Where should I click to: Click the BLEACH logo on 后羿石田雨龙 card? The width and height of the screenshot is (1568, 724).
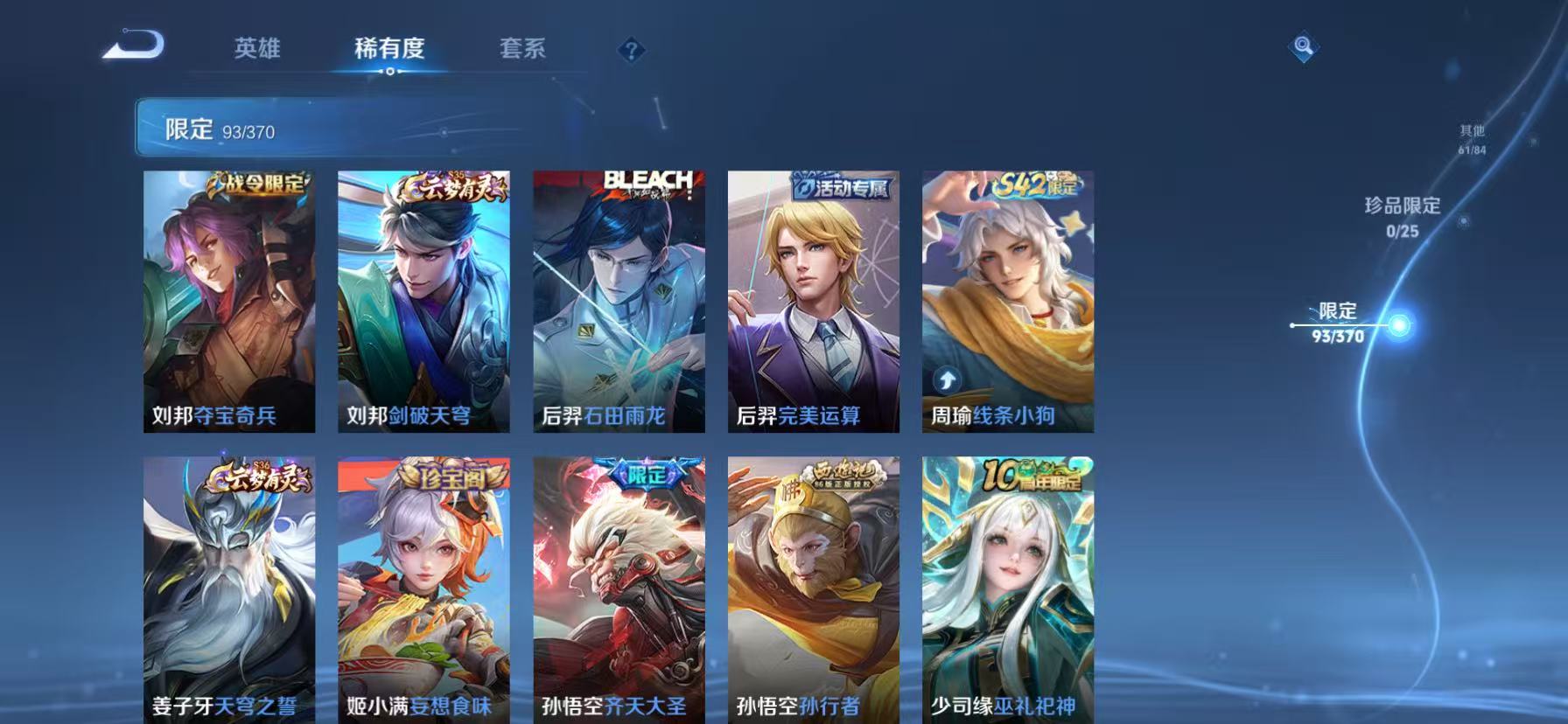(649, 181)
